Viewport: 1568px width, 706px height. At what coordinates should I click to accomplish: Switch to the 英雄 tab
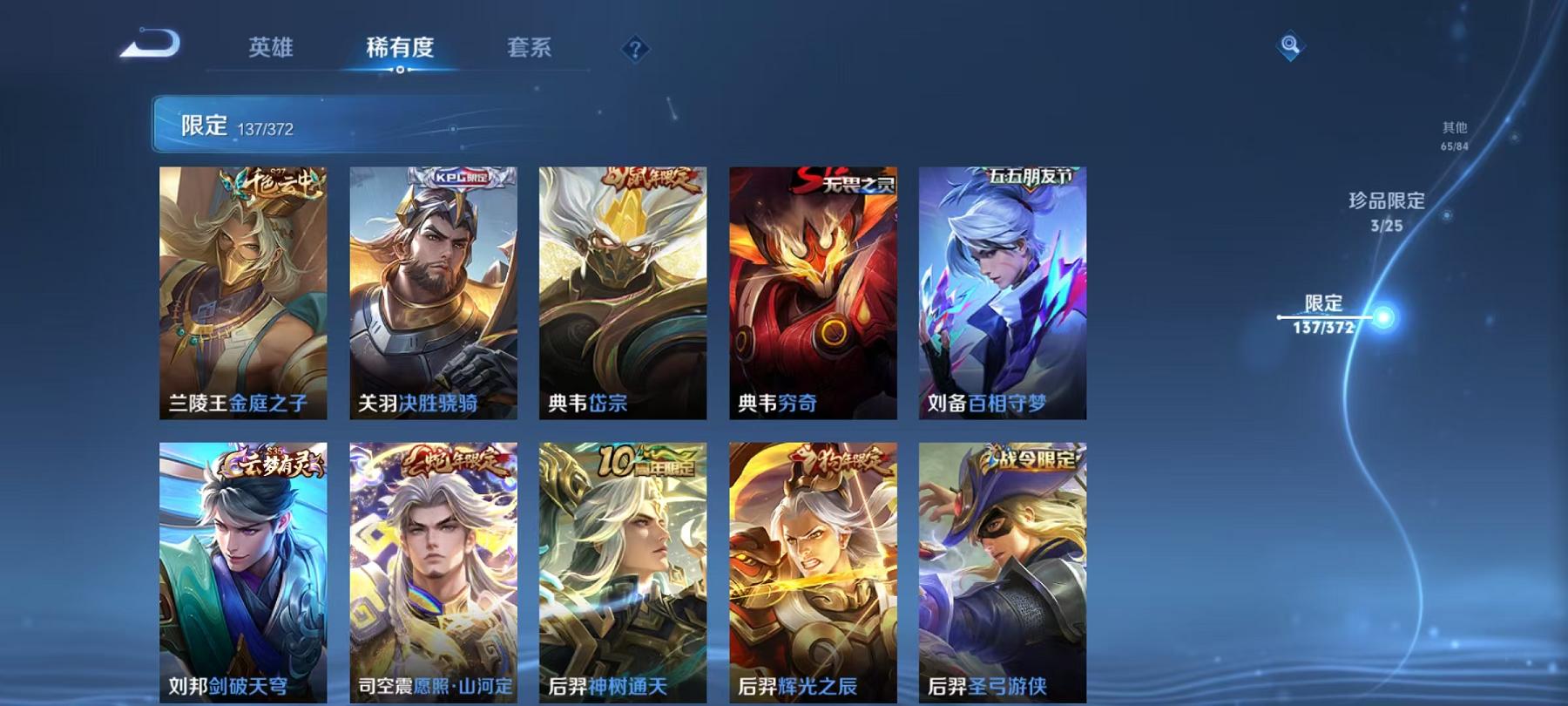tap(273, 50)
